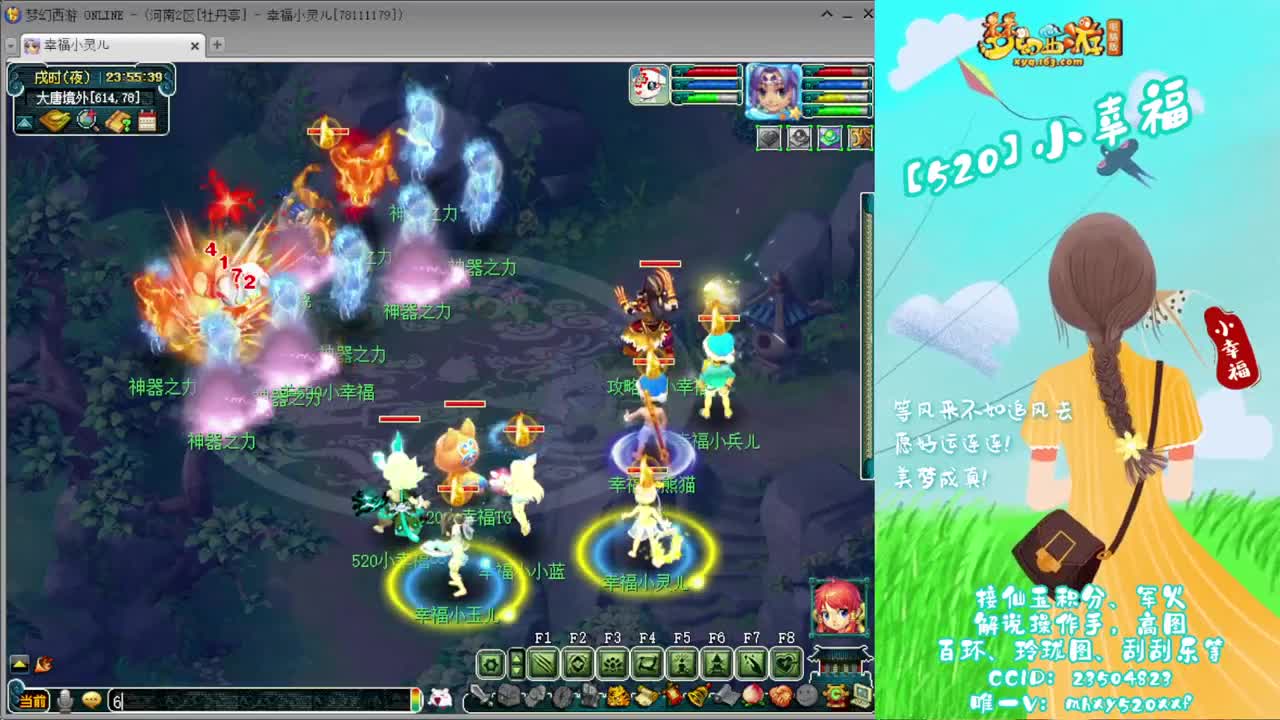
Task: Open the tiger summon icon in item bar
Action: pyautogui.click(x=621, y=695)
